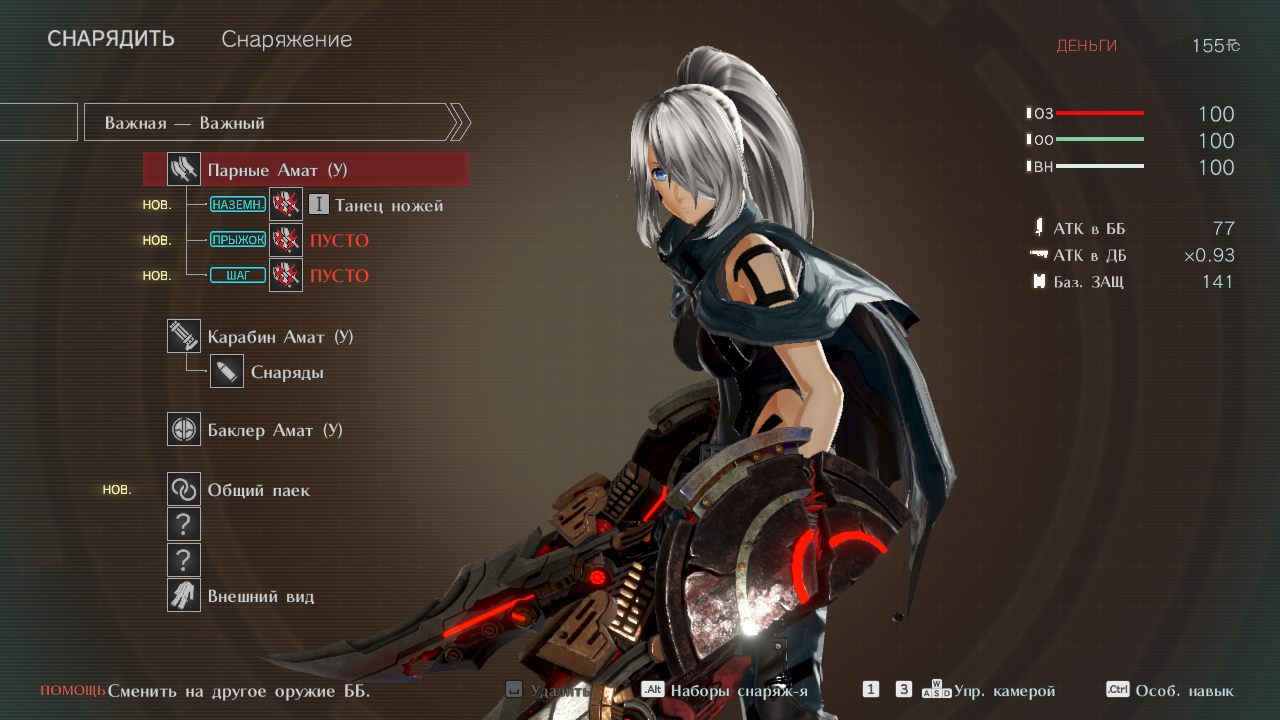Choose the empty ШАГ skill slot
Viewport: 1280px width, 720px height.
pyautogui.click(x=338, y=276)
